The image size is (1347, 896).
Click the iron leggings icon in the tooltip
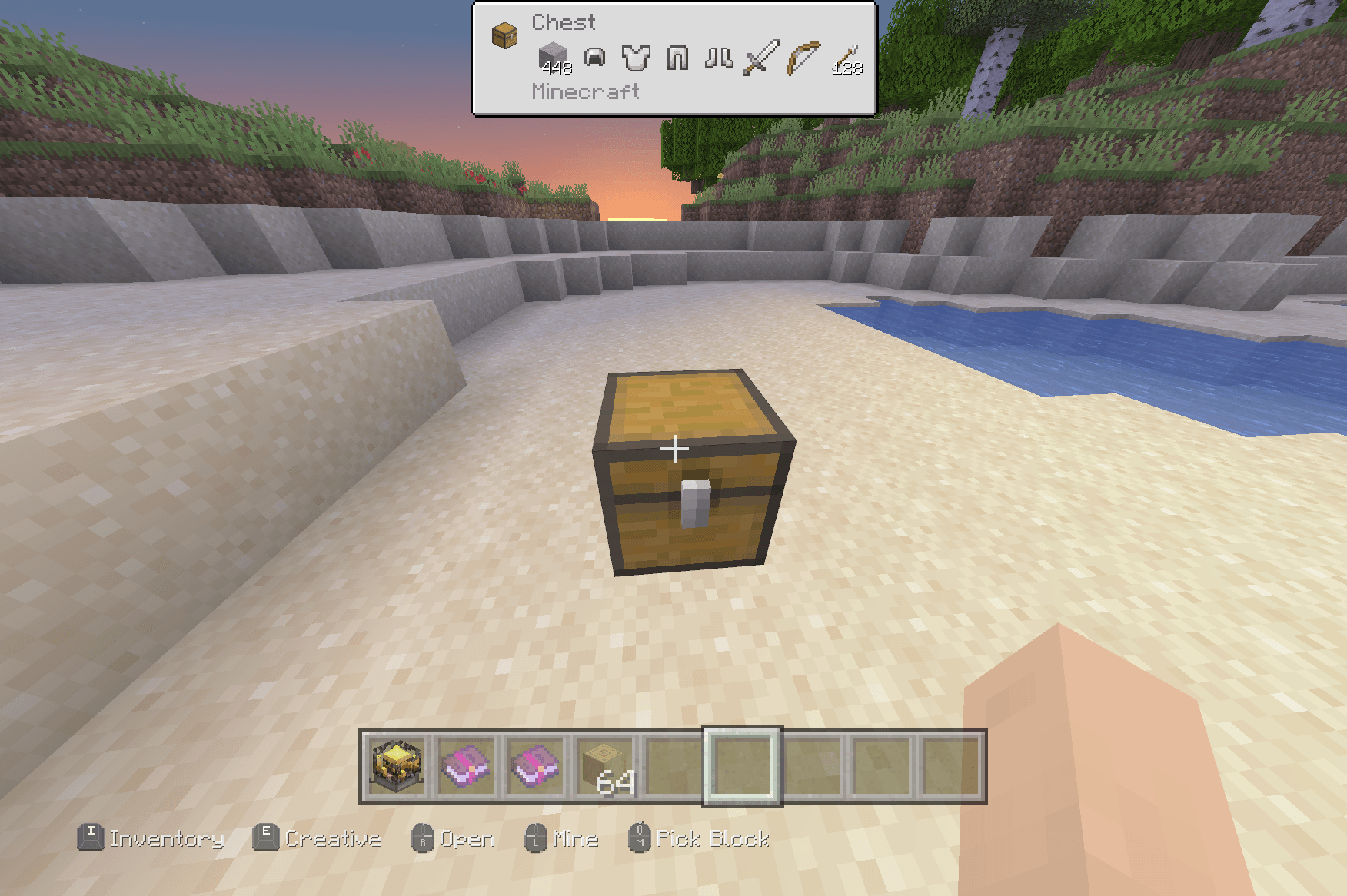tap(677, 55)
